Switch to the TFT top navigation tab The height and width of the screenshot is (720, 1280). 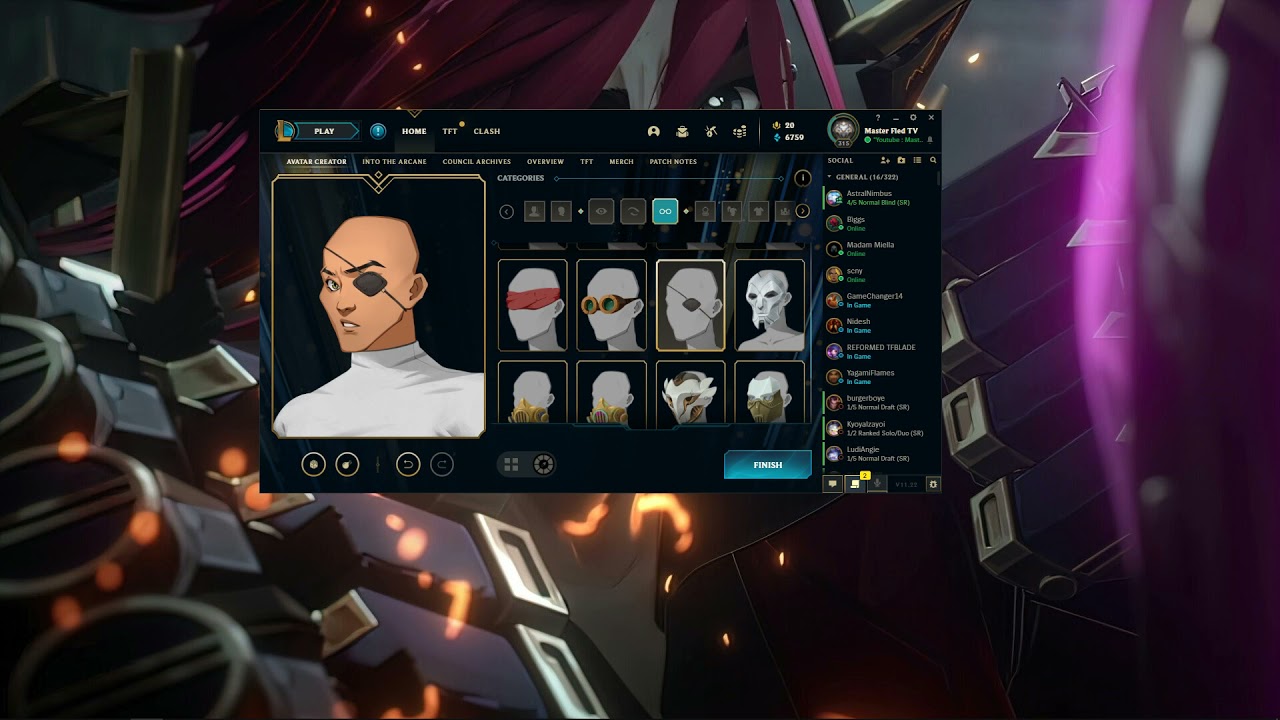click(450, 131)
